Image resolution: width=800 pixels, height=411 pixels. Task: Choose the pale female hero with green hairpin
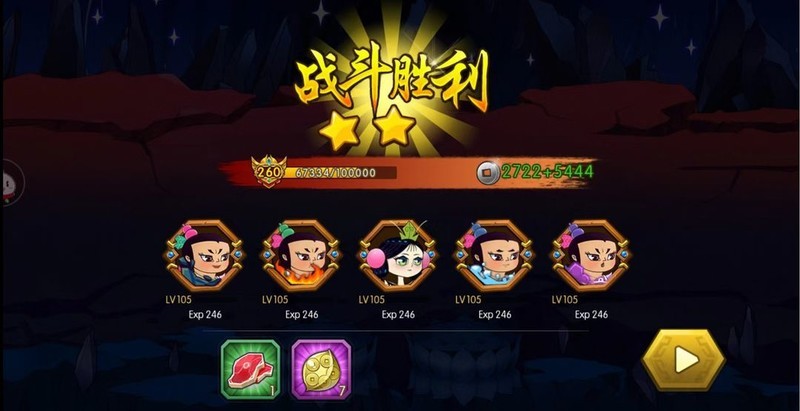(x=398, y=257)
